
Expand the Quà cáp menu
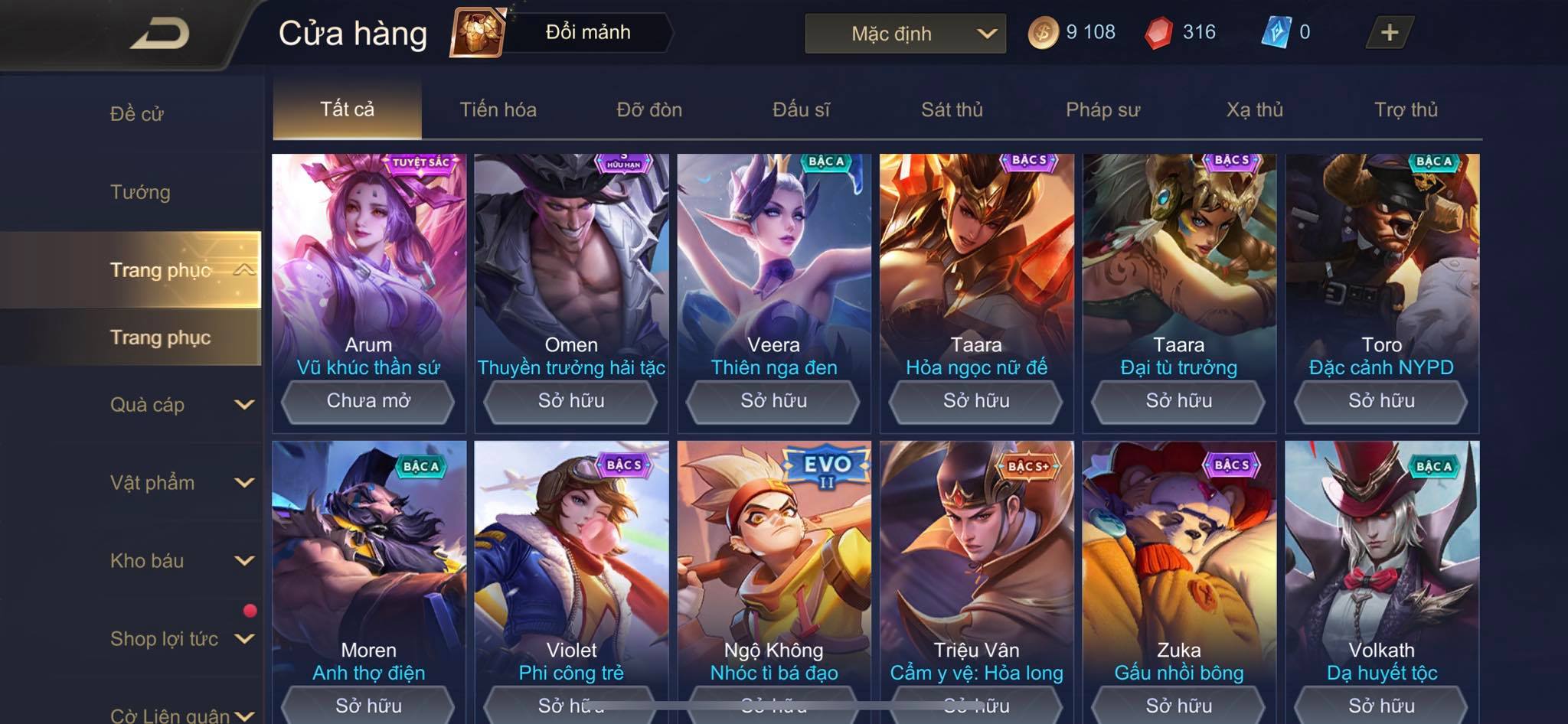181,405
